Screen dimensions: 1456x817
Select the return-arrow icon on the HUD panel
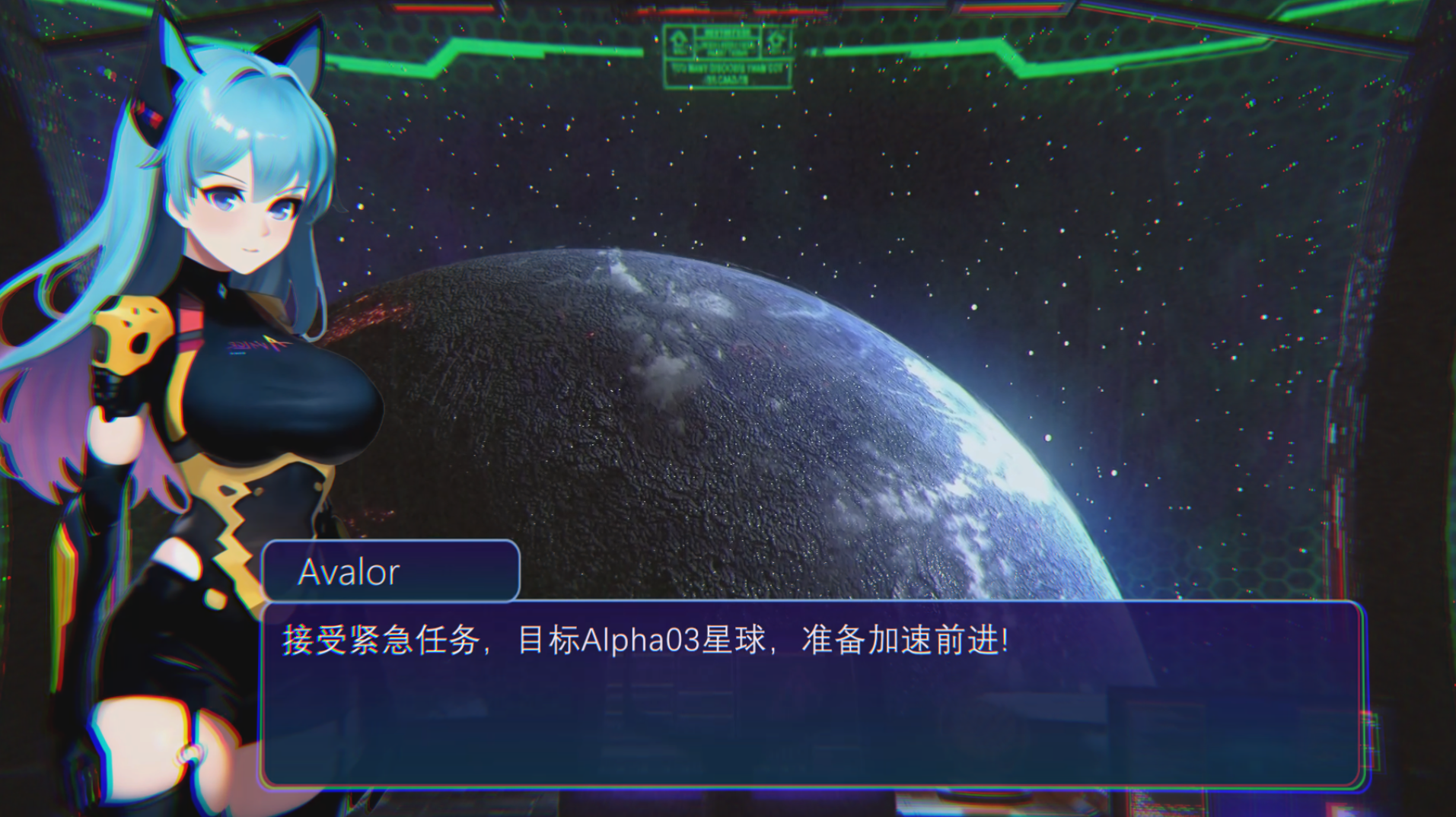776,38
